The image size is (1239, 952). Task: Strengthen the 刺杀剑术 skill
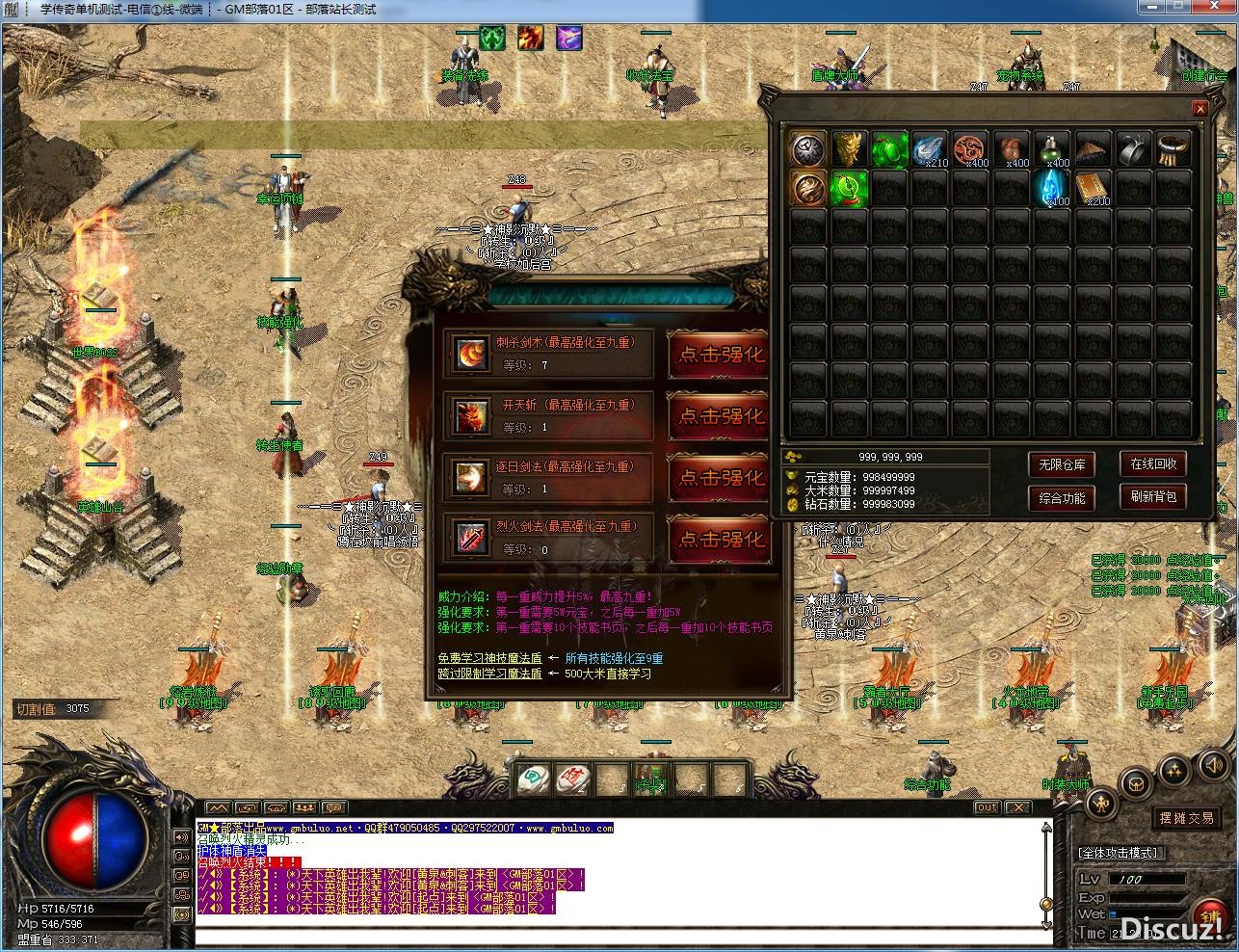coord(719,355)
